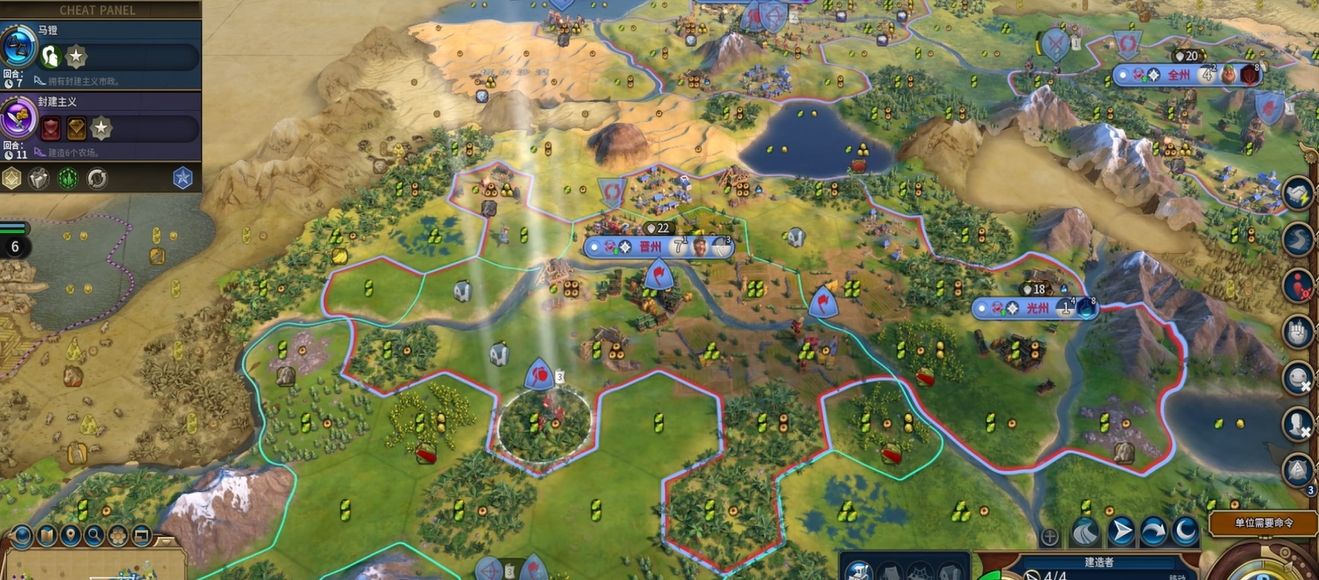Select the 光州 city banner
Screen dimensions: 1319x580
[x=1034, y=309]
